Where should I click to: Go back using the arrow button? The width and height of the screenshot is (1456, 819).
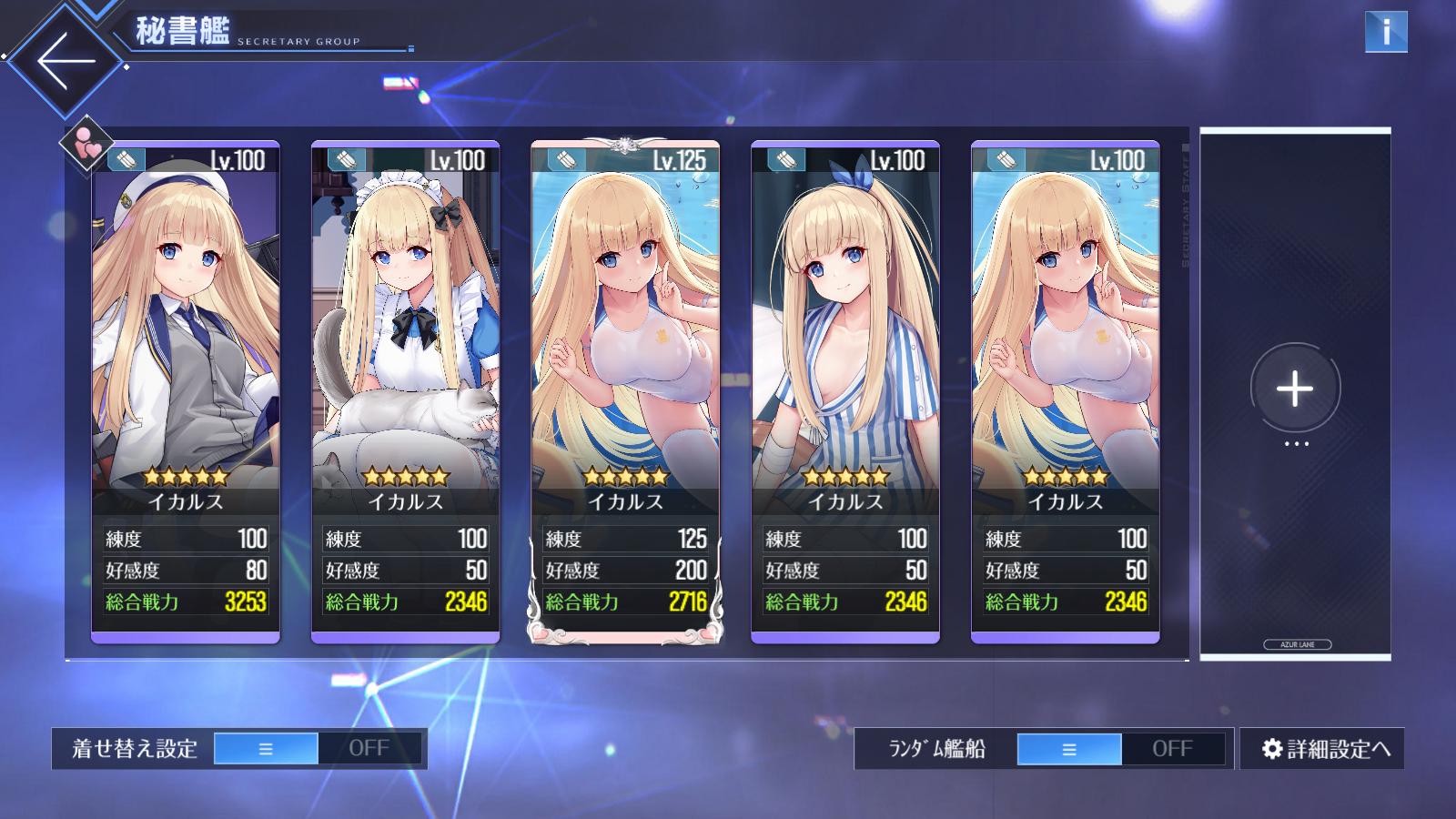[x=66, y=61]
